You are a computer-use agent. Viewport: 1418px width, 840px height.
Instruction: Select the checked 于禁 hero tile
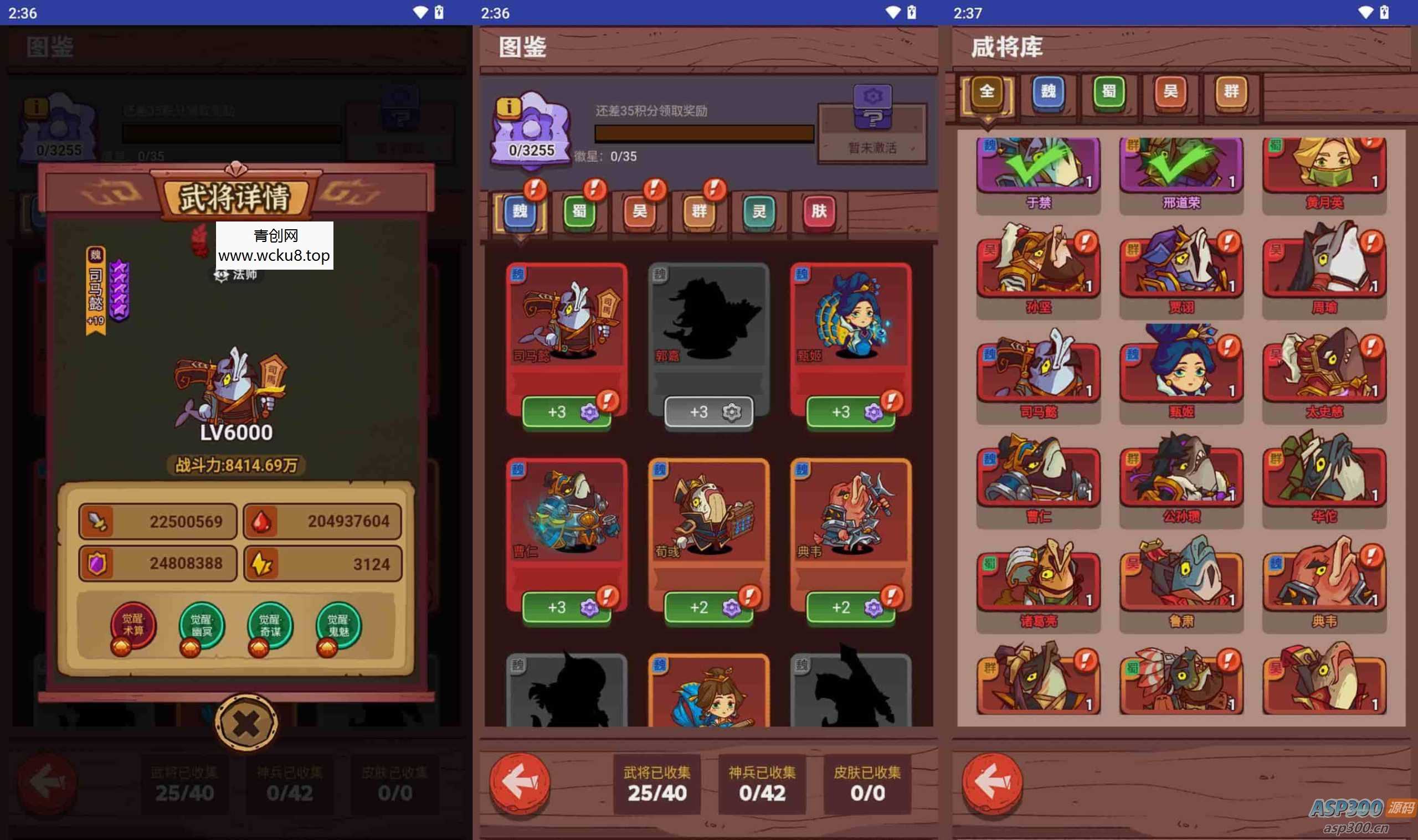tap(1038, 170)
